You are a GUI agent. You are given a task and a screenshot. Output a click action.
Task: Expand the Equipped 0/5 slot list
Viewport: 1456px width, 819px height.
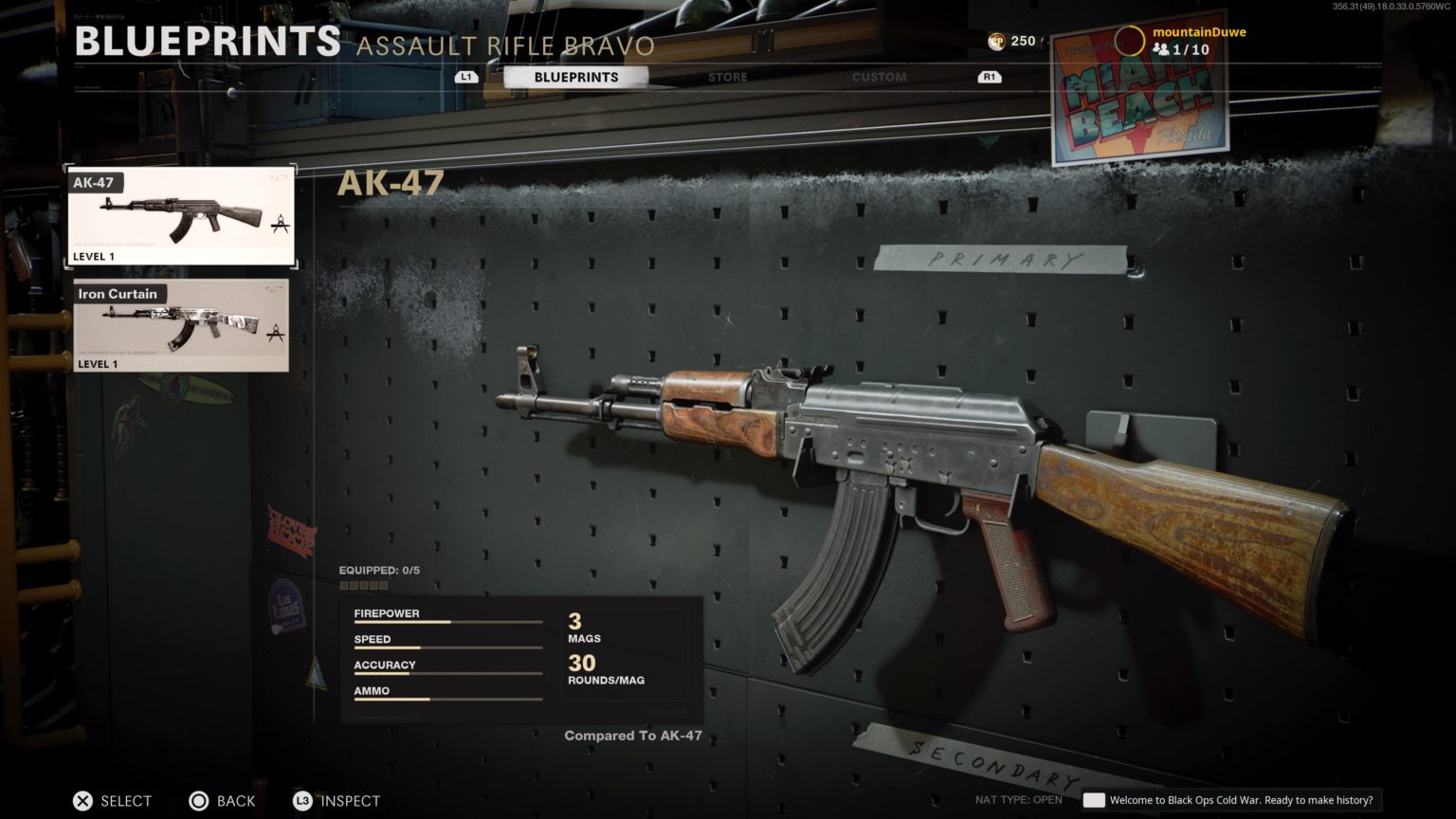(x=377, y=570)
